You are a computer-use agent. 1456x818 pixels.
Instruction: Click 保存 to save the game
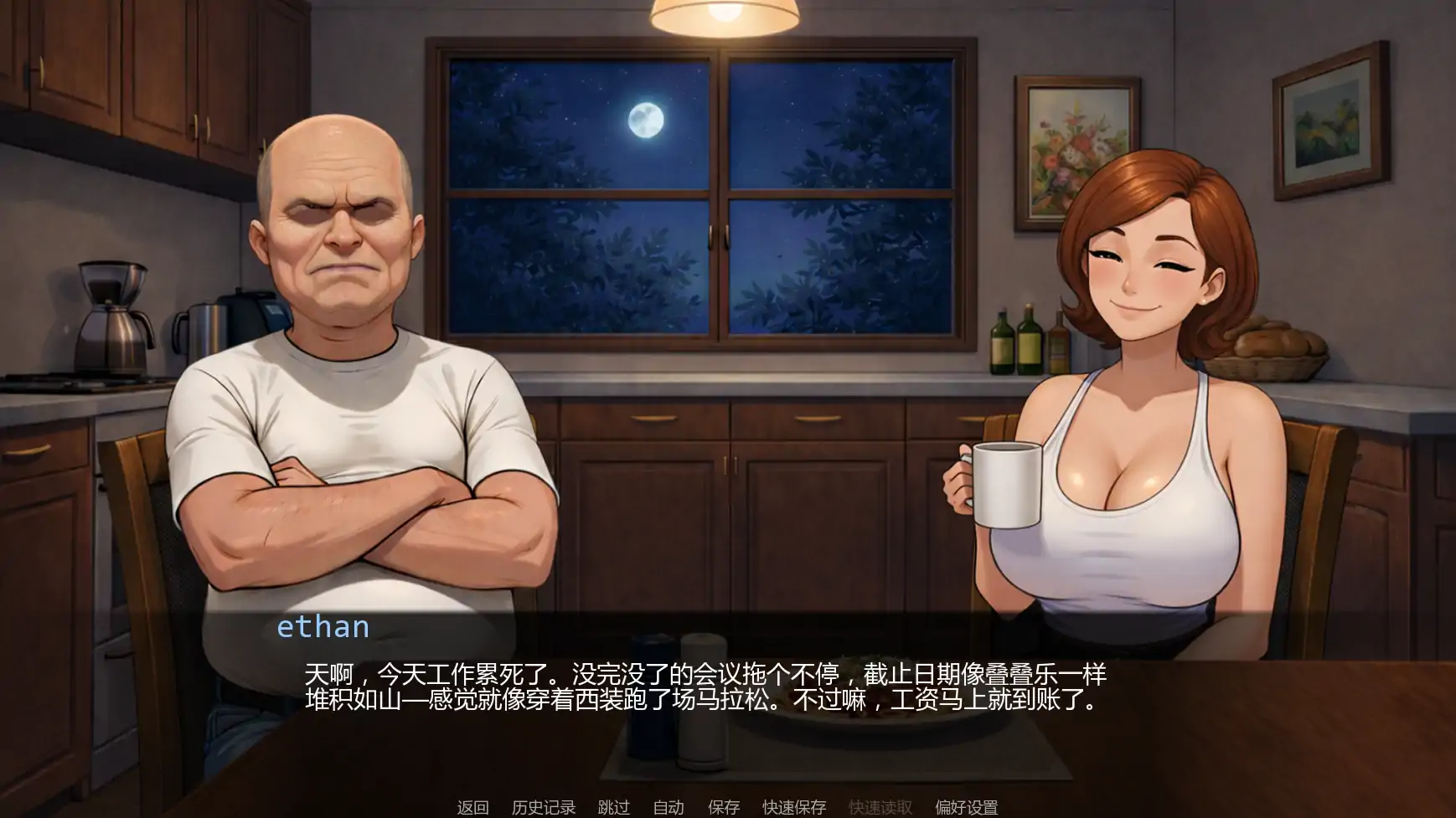click(x=724, y=807)
